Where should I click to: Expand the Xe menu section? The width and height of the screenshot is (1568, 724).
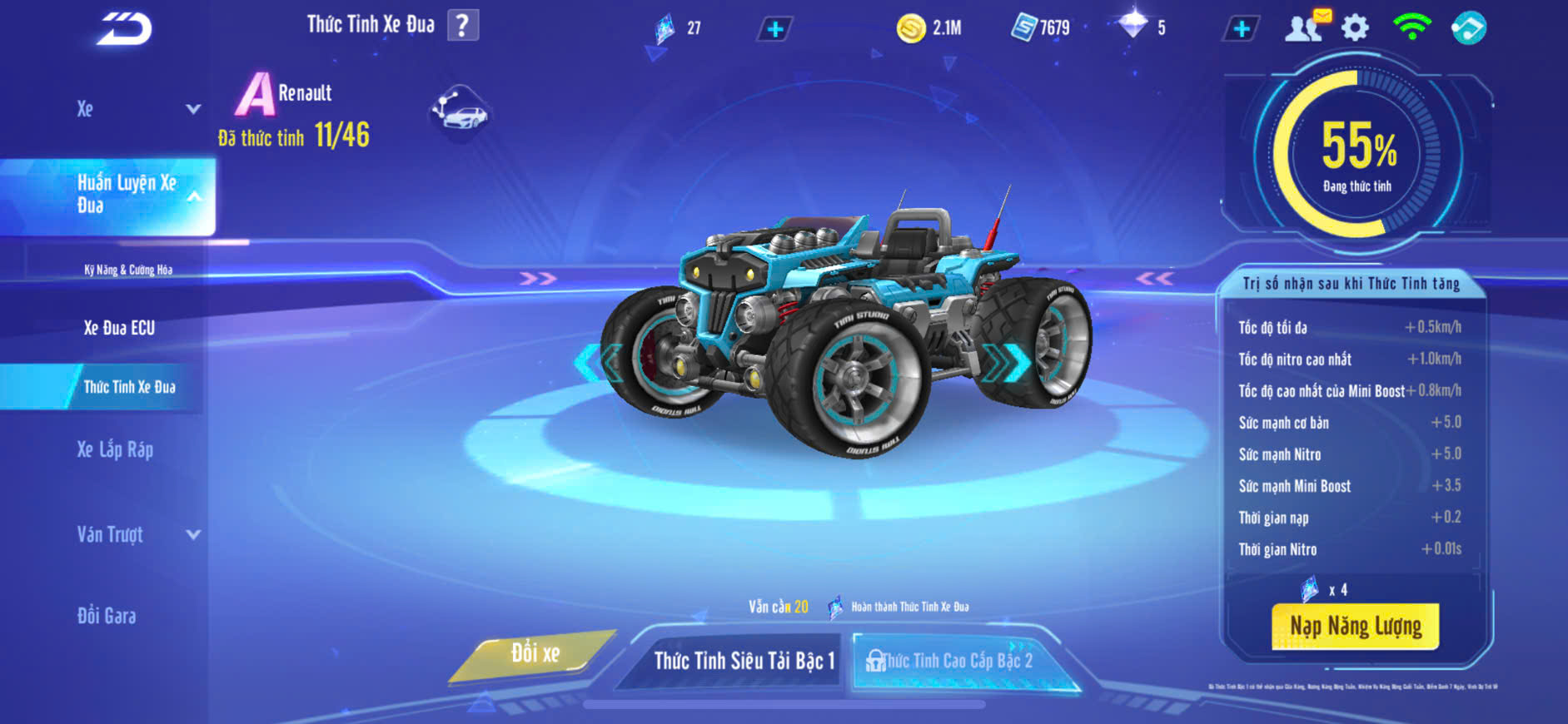coord(193,109)
